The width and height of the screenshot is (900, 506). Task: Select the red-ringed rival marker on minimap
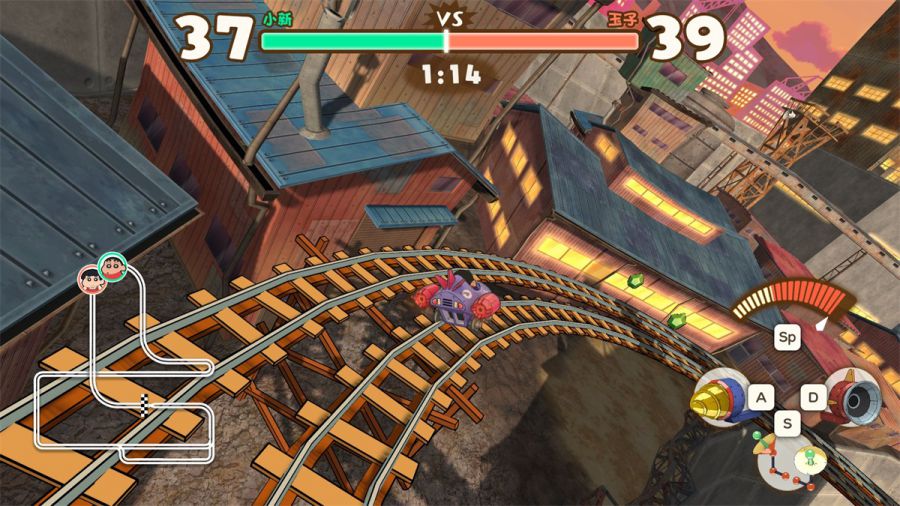pyautogui.click(x=91, y=279)
